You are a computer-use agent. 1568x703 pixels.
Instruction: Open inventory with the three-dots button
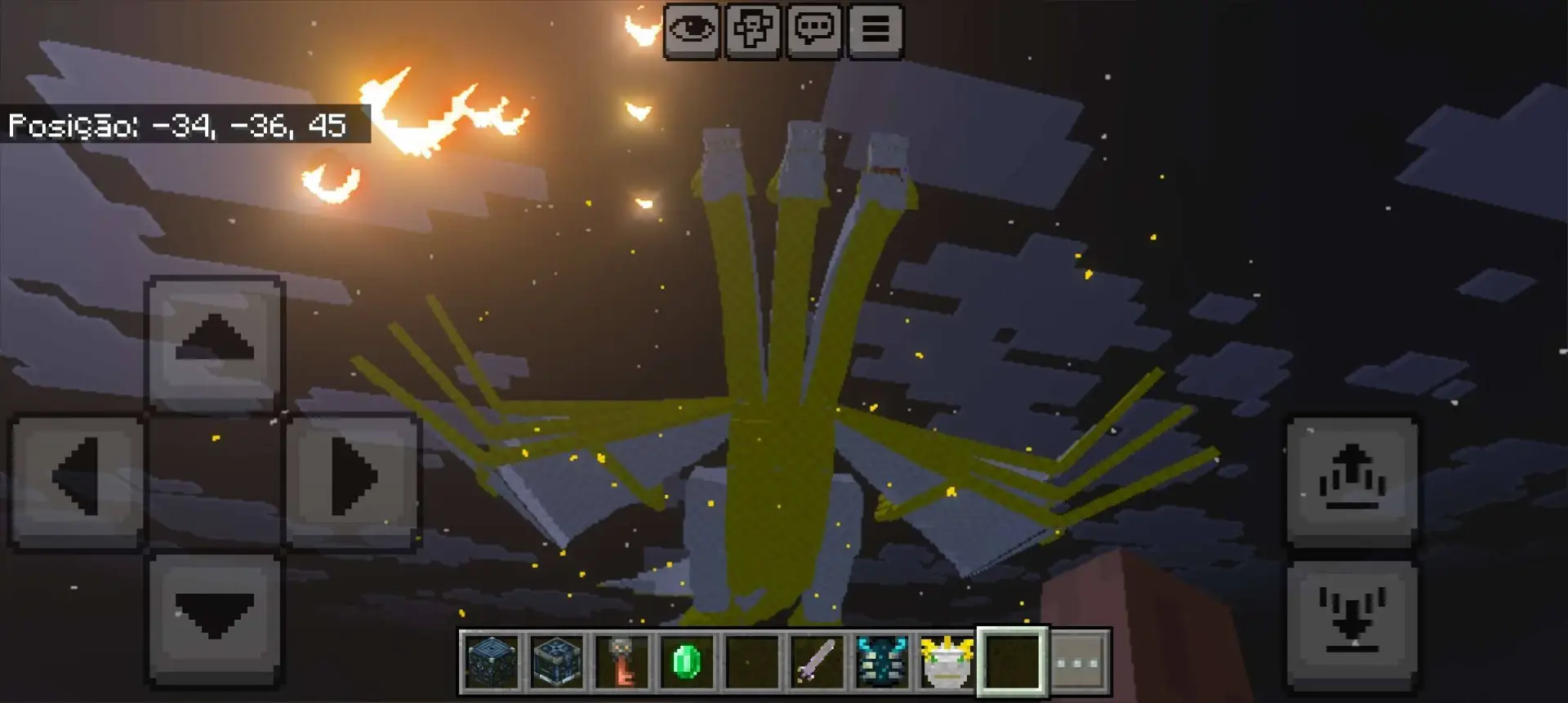click(x=1079, y=662)
